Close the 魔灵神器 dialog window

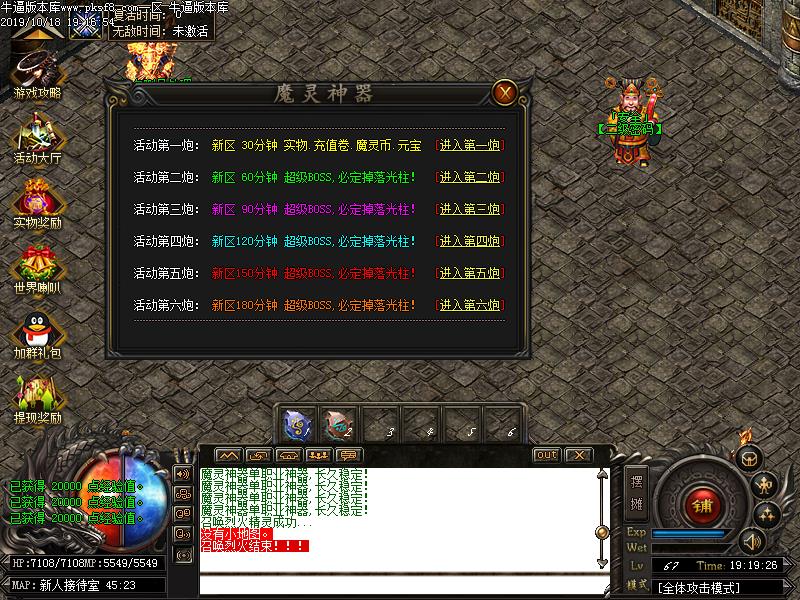point(506,93)
